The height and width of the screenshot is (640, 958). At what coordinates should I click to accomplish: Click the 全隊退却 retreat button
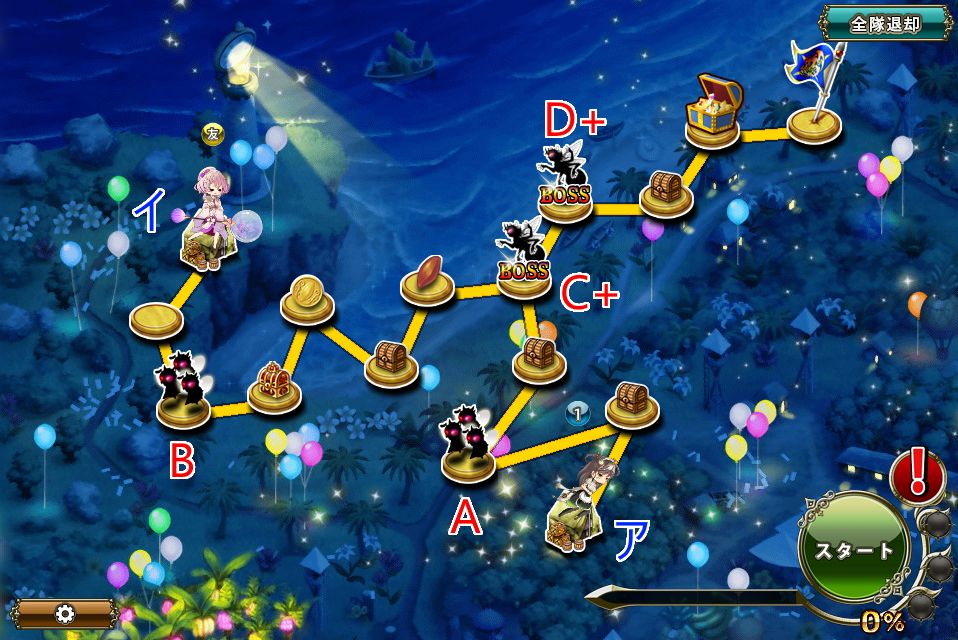point(885,24)
